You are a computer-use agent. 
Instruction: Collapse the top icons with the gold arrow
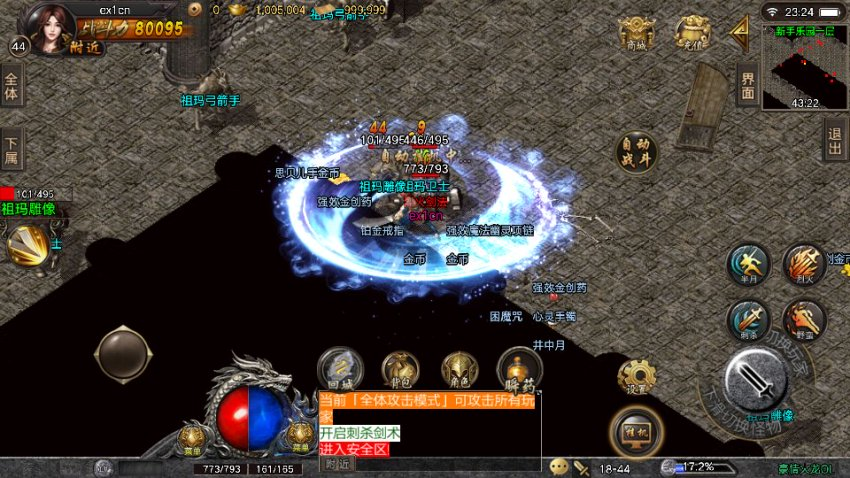pos(740,33)
